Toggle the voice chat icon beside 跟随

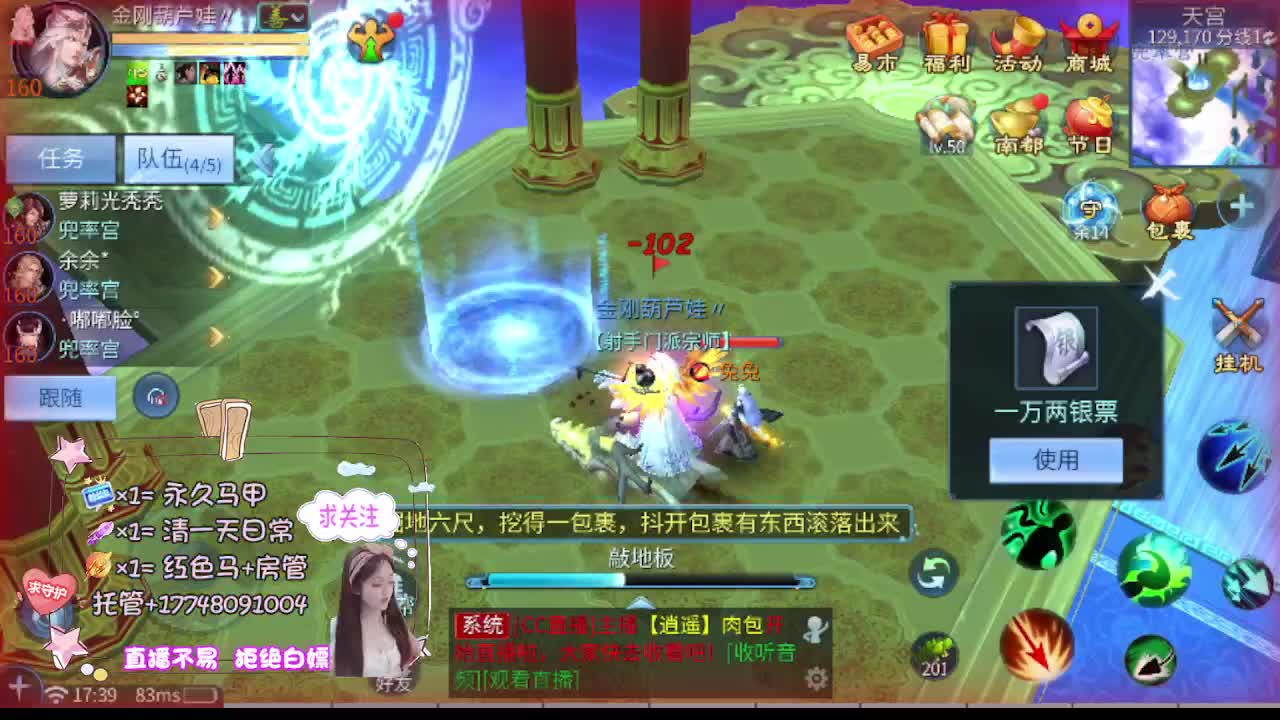[156, 397]
